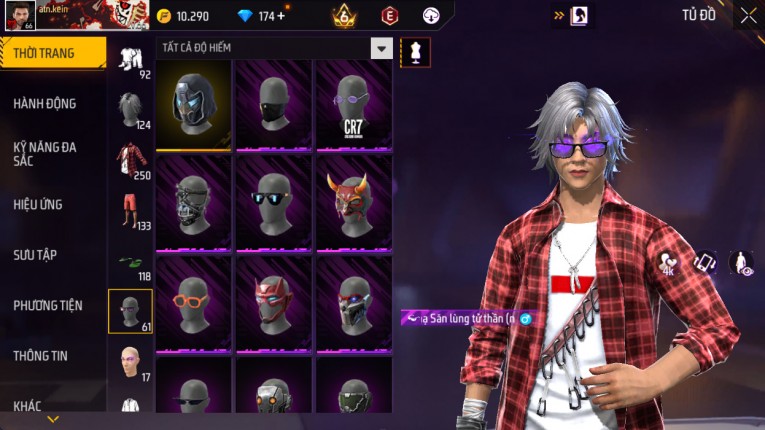Screen dimensions: 765x430
Task: Close the wardrobe with the X button
Action: click(x=748, y=15)
